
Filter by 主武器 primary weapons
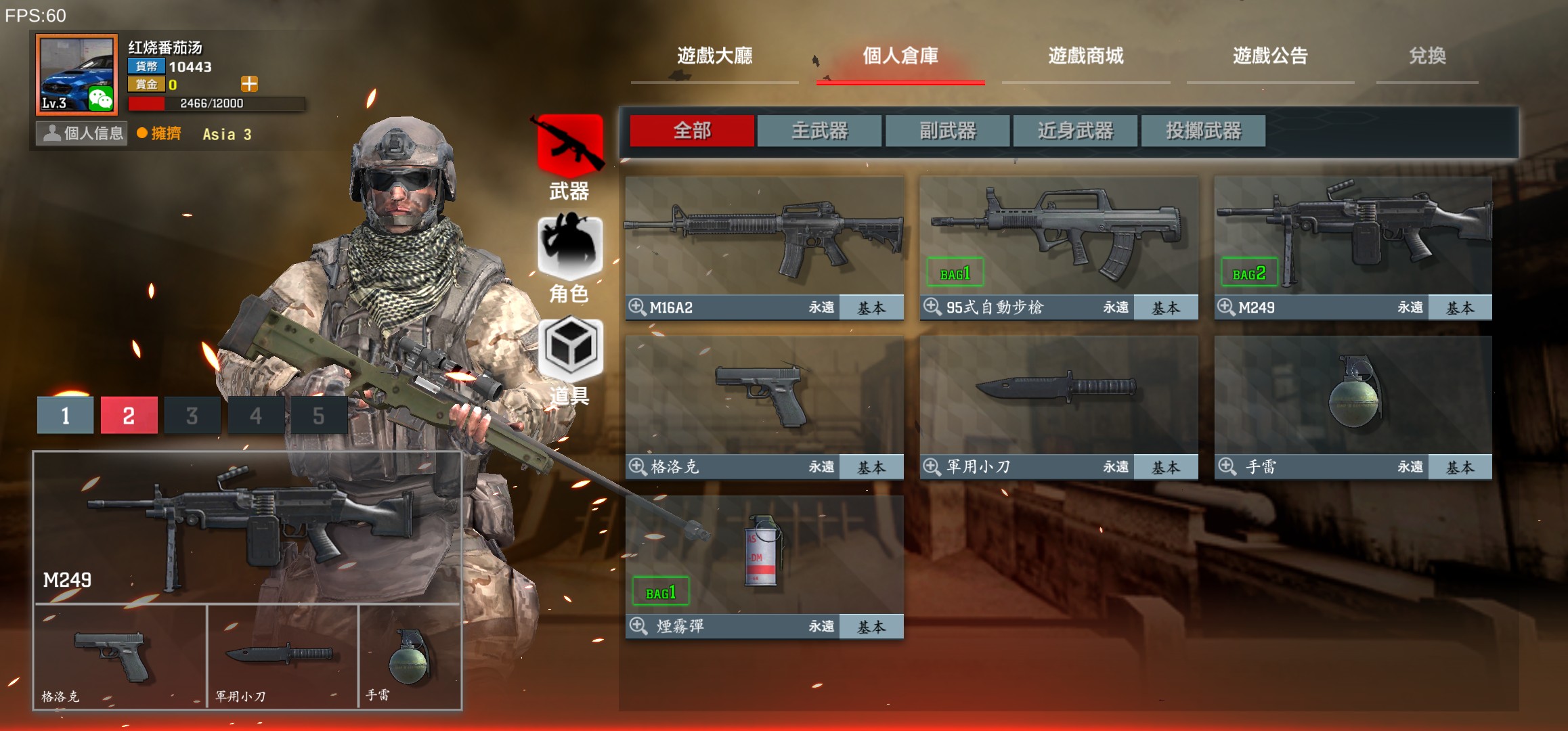click(819, 131)
